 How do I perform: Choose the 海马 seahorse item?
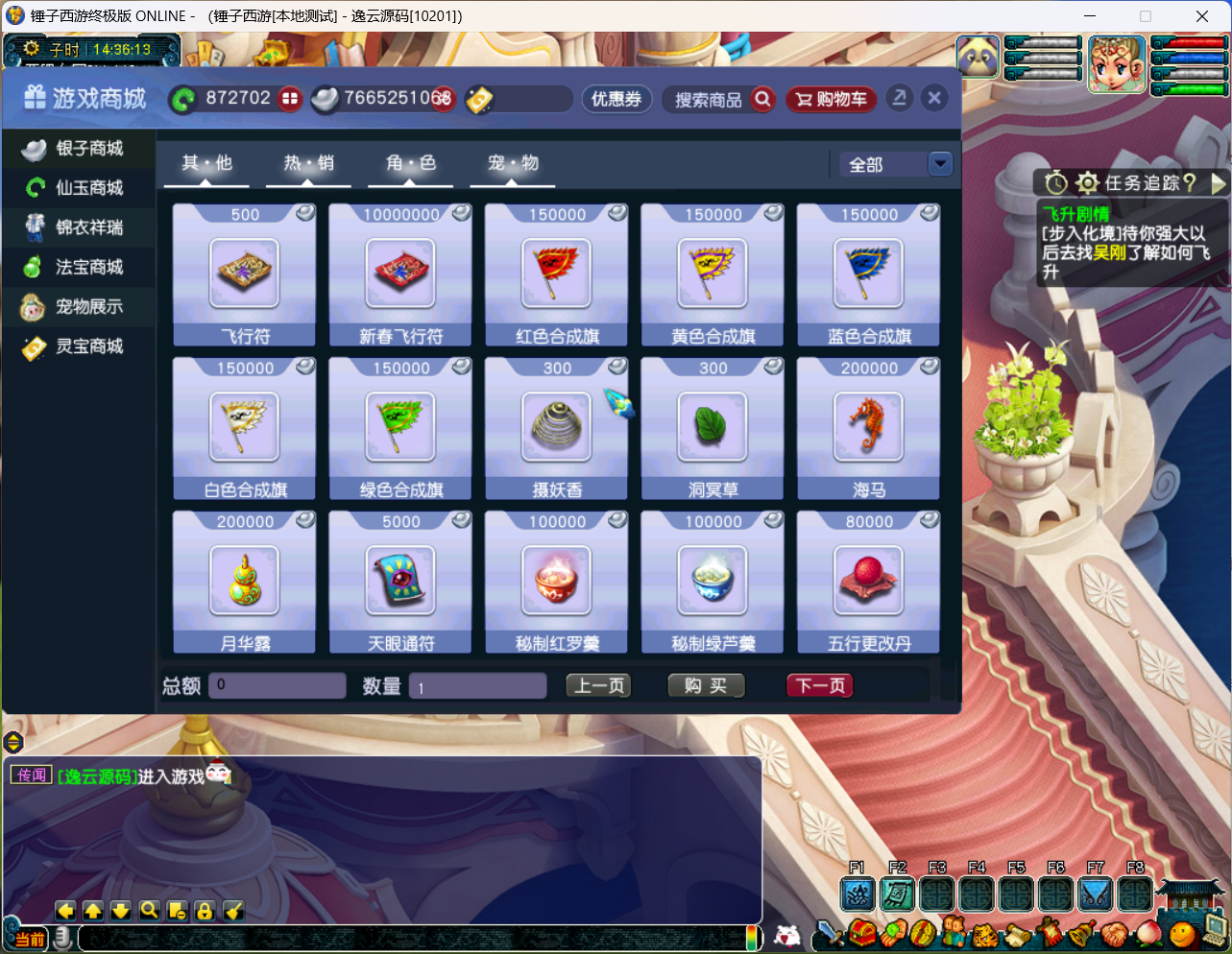(868, 428)
